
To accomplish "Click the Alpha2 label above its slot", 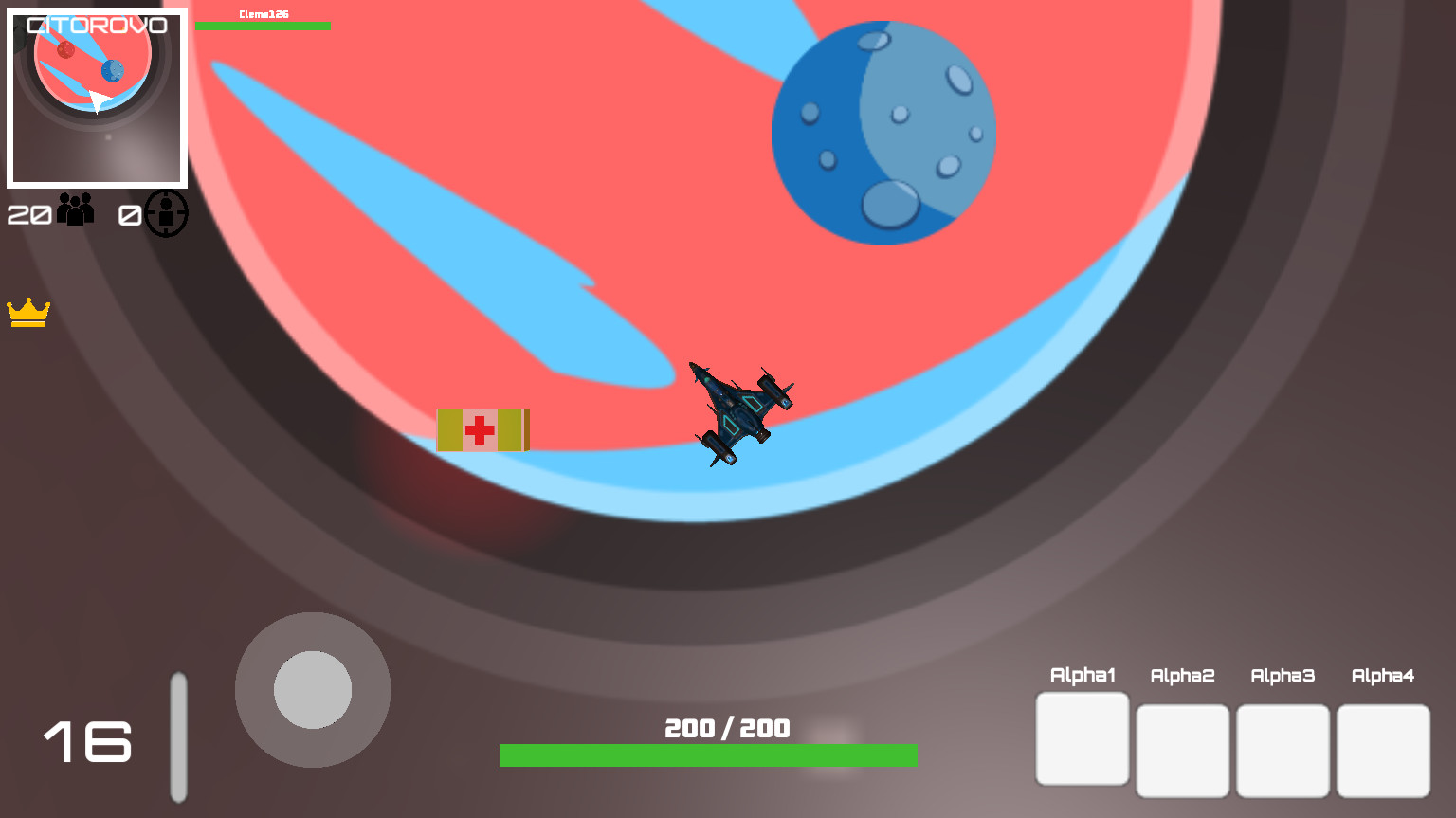I will (x=1182, y=676).
